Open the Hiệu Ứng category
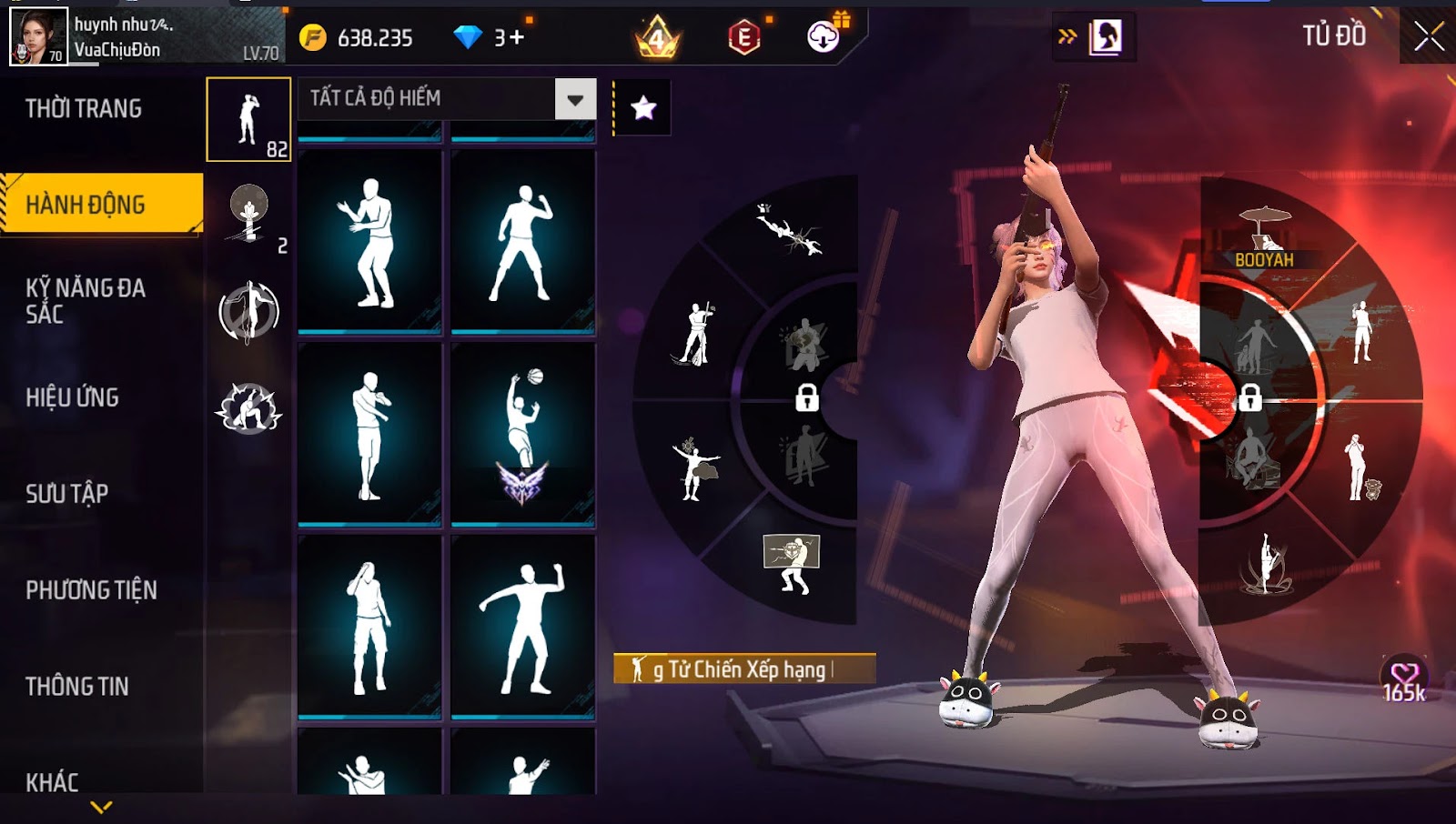The height and width of the screenshot is (824, 1456). [73, 397]
